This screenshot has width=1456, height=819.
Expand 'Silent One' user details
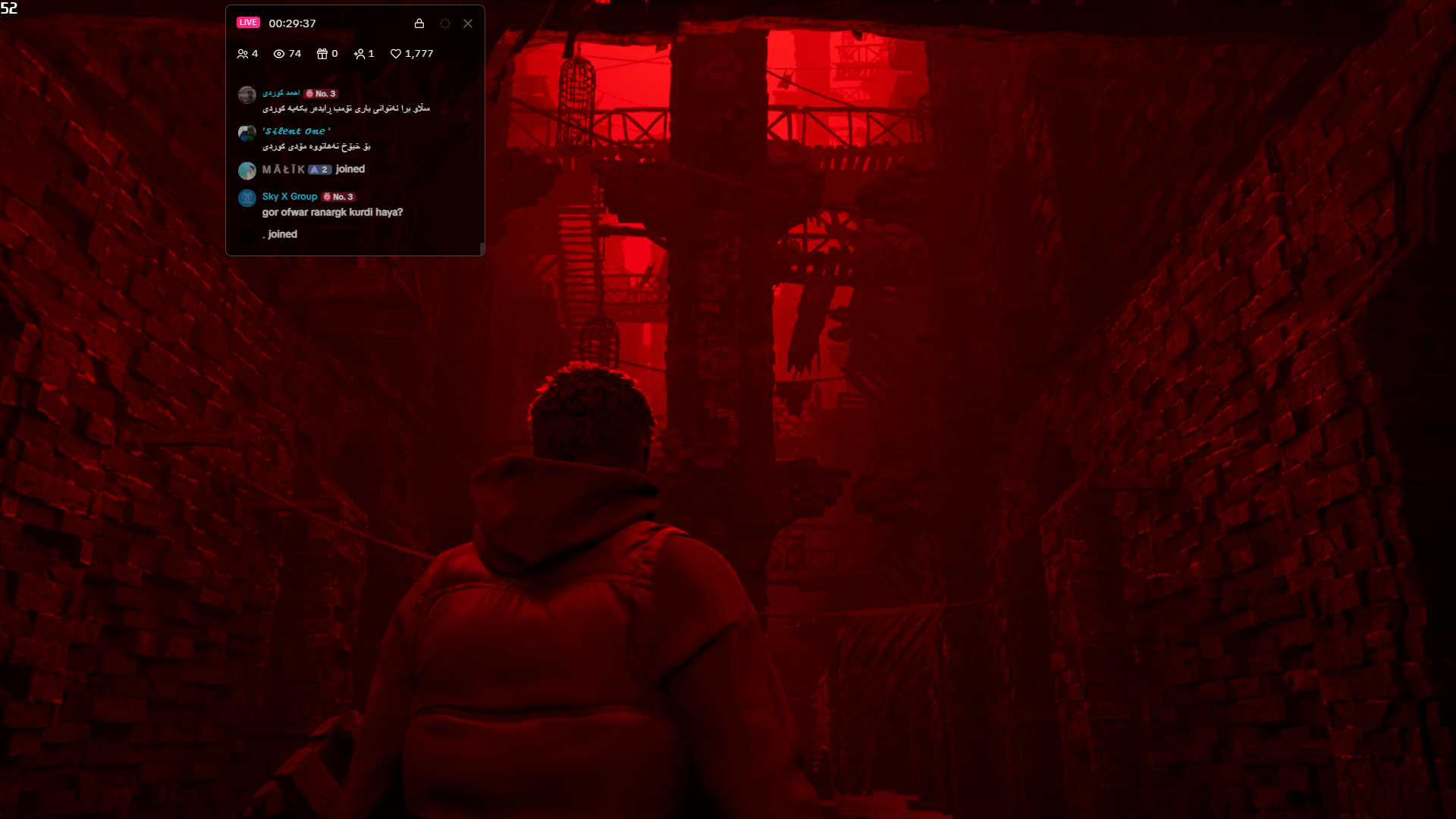[x=297, y=131]
